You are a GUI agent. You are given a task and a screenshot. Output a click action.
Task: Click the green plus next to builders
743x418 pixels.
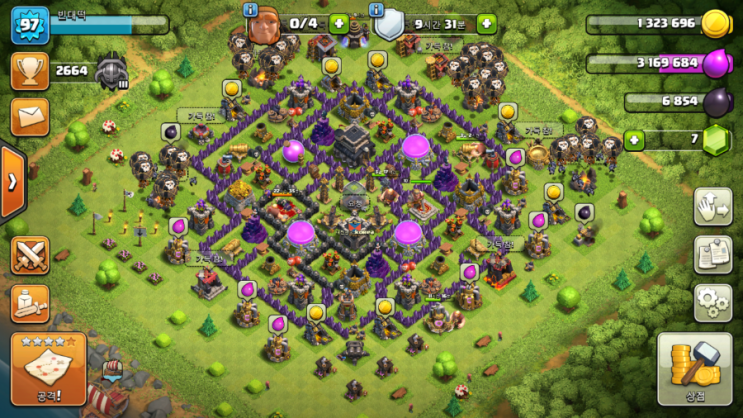339,23
